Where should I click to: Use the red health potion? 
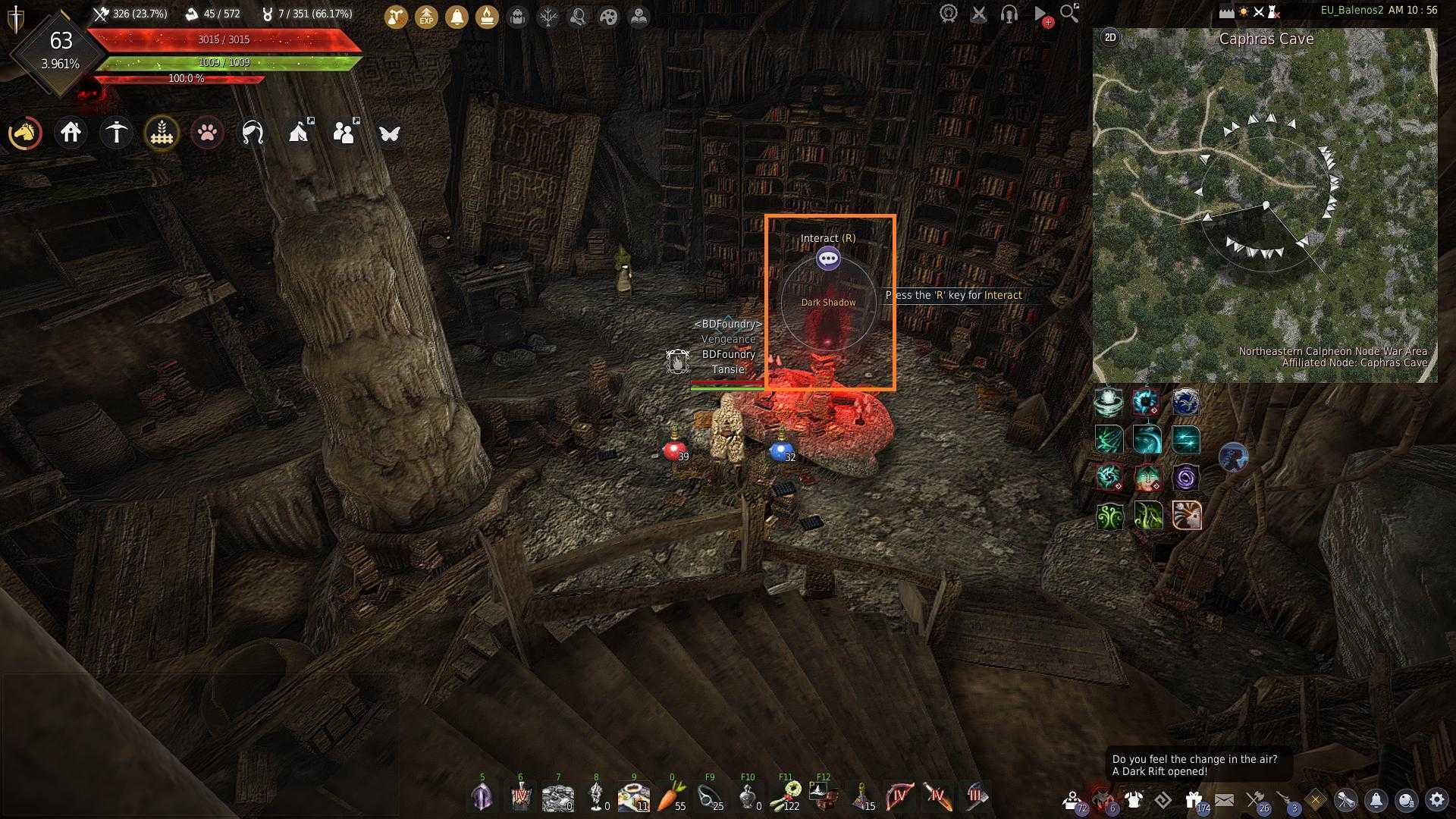point(673,450)
